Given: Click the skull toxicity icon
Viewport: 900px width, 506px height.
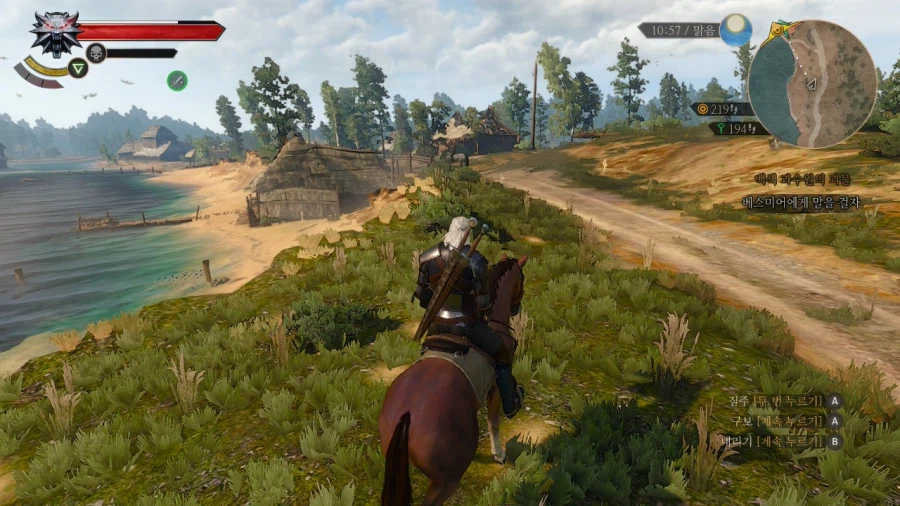Looking at the screenshot, I should 95,52.
